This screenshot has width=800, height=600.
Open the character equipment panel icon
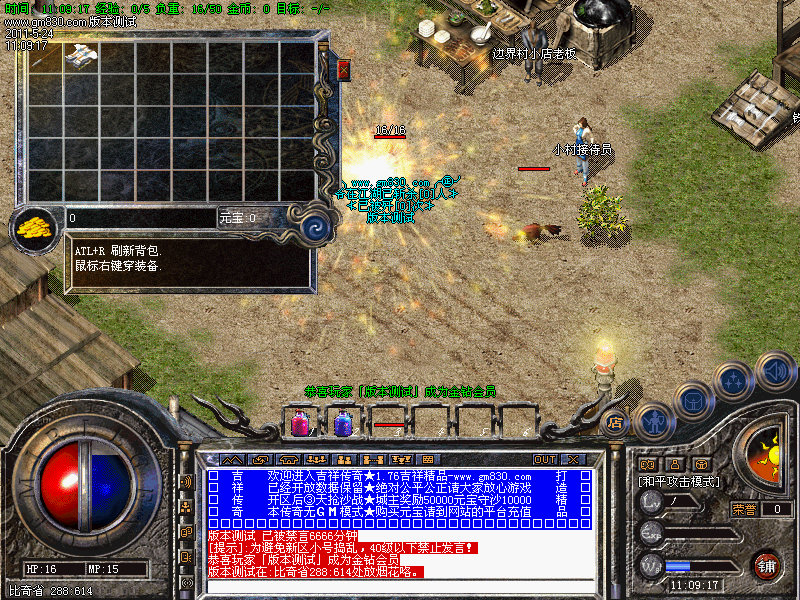[x=654, y=420]
